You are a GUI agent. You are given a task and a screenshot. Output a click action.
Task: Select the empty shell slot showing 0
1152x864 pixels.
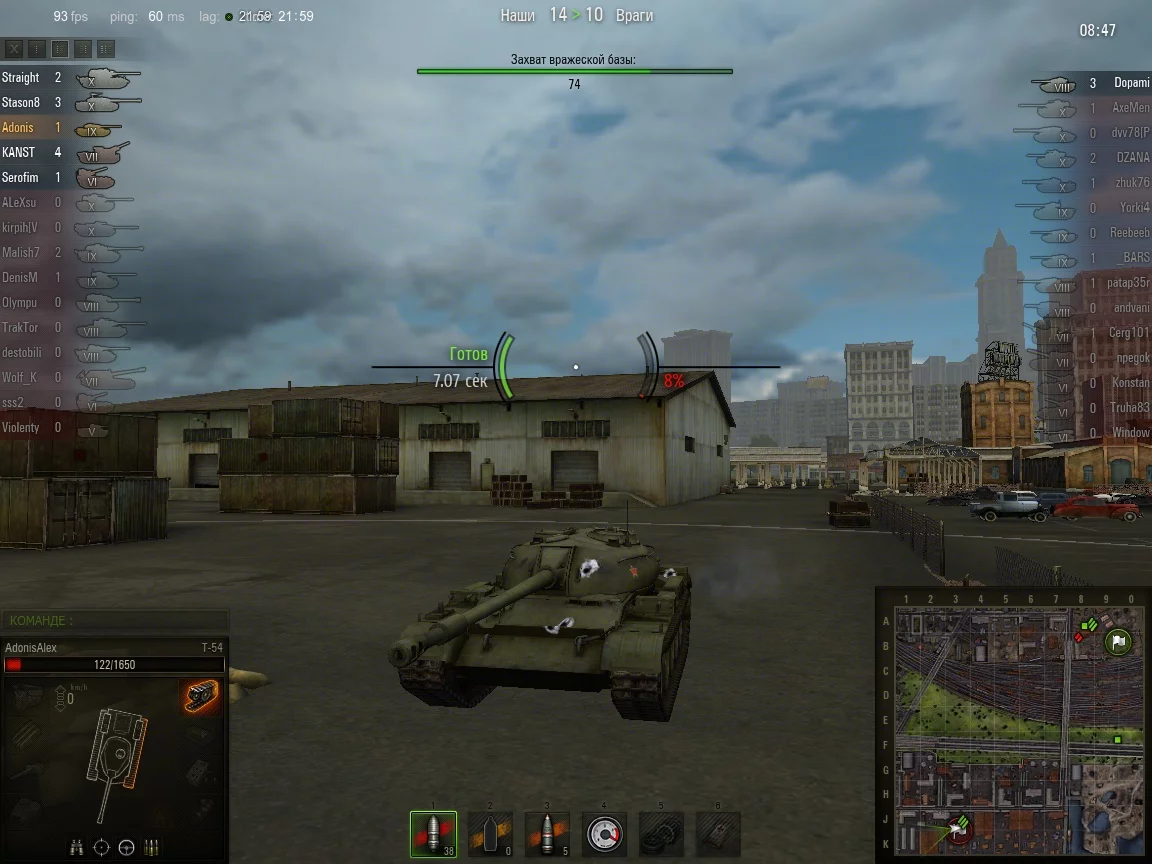[x=490, y=834]
